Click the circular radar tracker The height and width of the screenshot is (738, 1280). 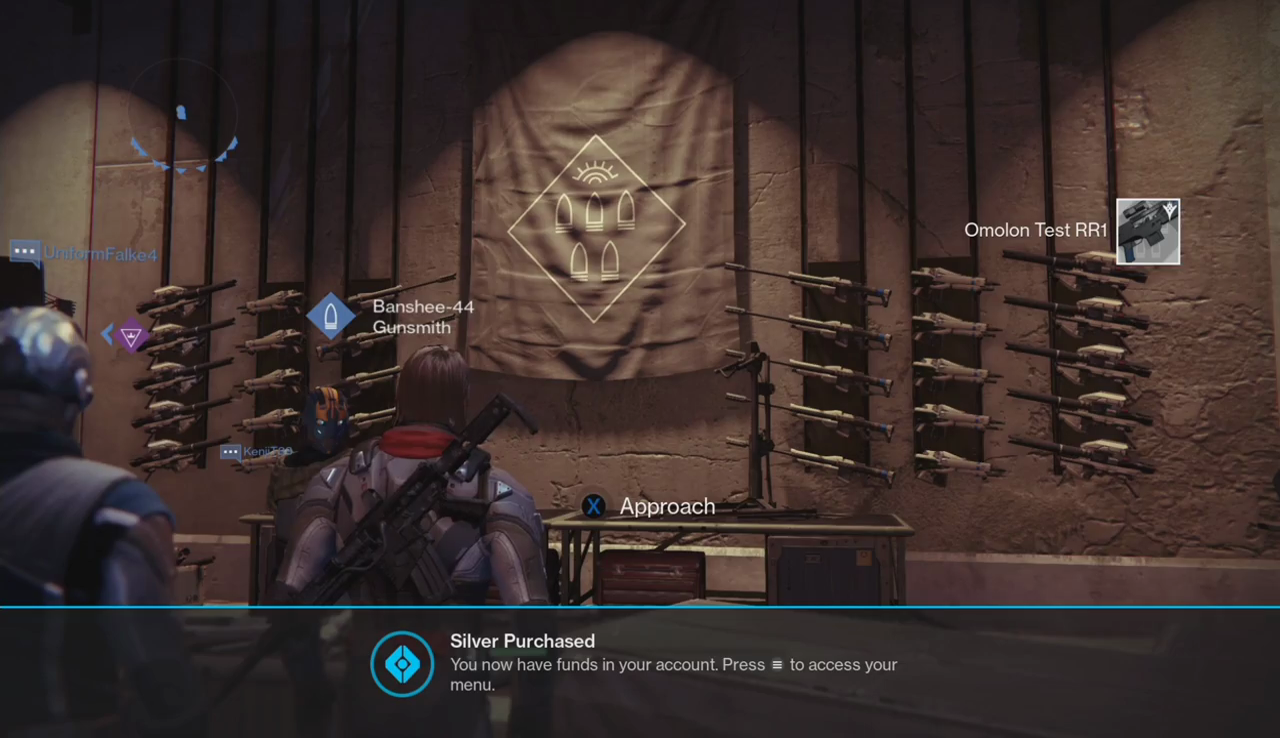(x=182, y=114)
